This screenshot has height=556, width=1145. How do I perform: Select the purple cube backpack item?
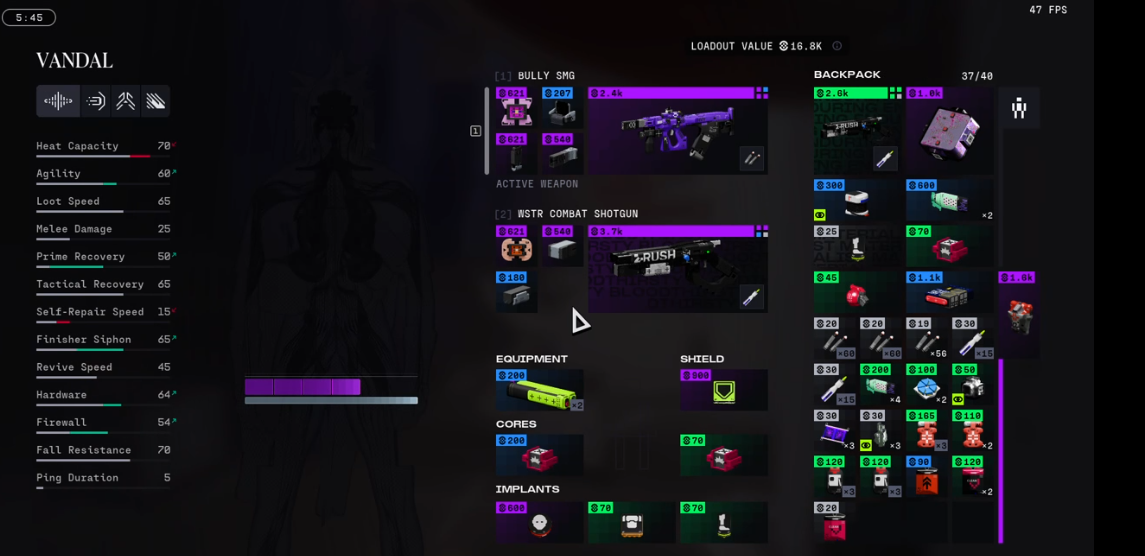(x=950, y=131)
